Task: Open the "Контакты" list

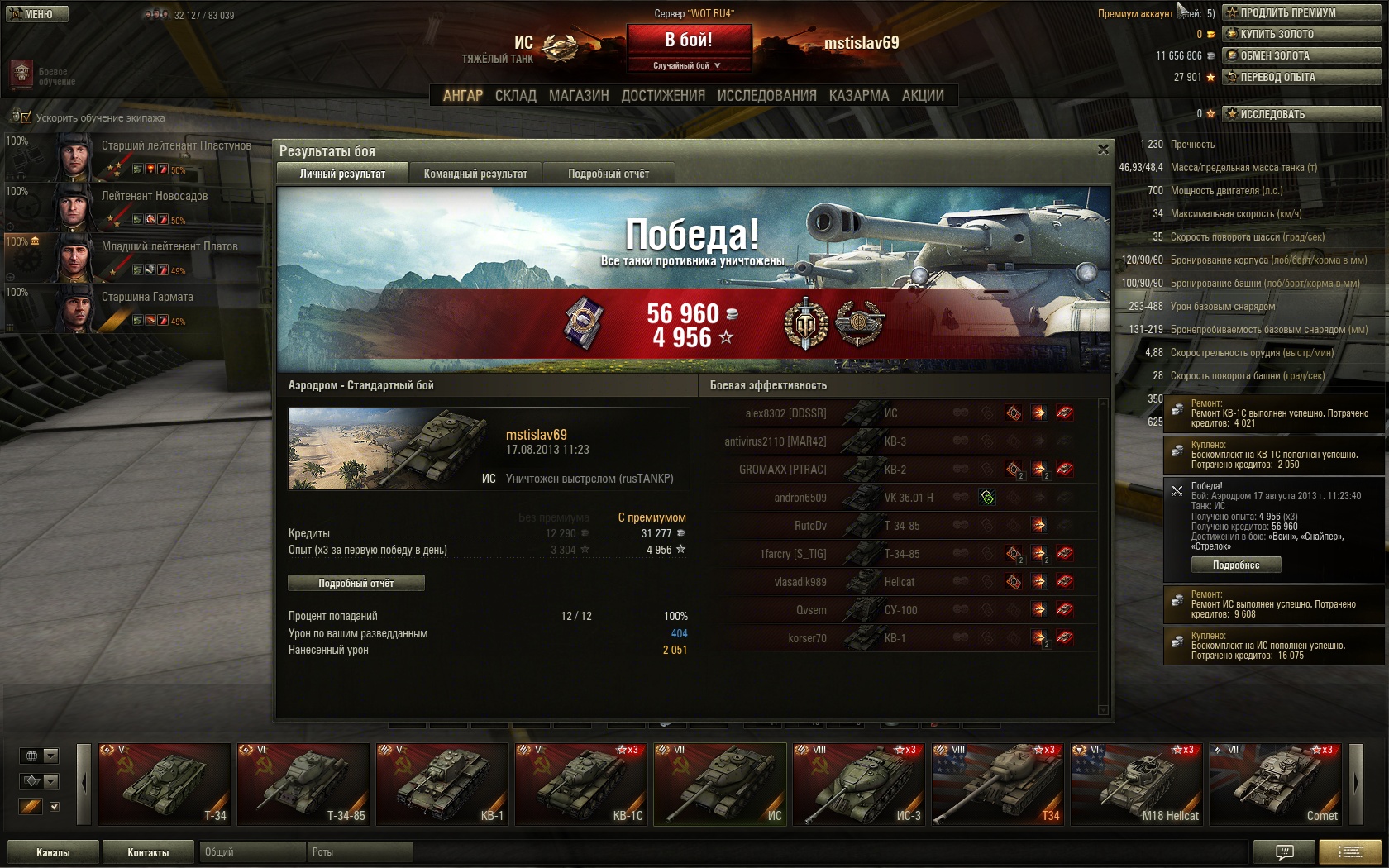Action: tap(148, 852)
